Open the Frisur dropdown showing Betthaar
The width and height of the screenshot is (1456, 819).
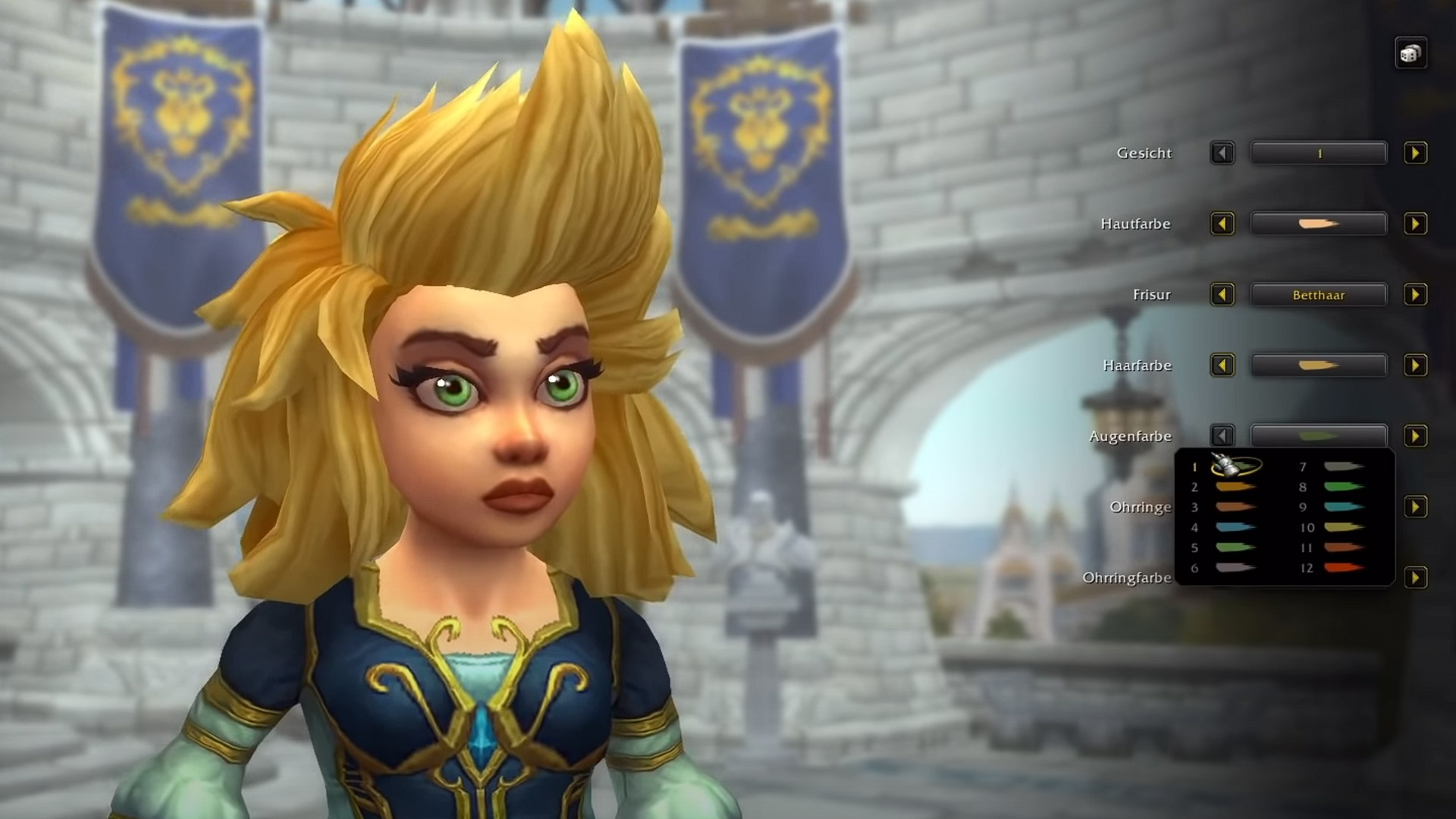(1319, 295)
